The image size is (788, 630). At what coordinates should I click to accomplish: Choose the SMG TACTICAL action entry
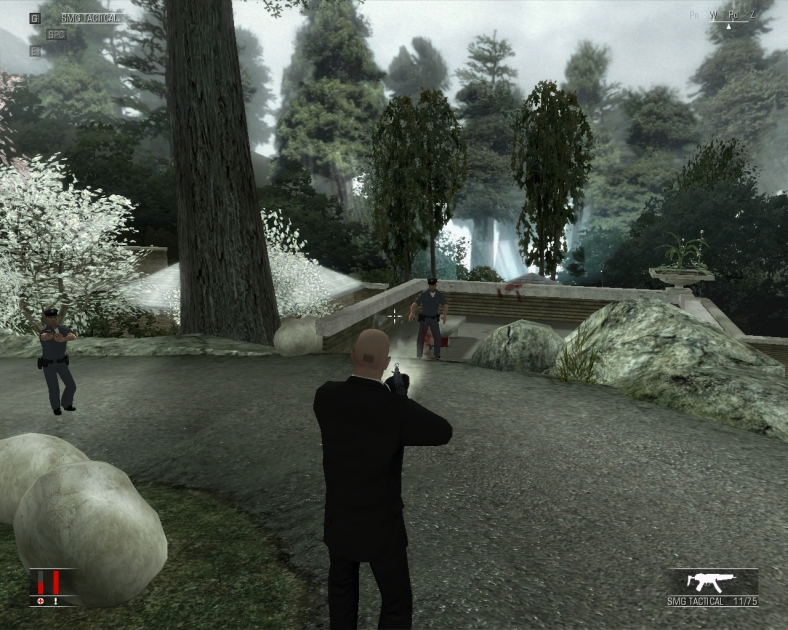pos(88,18)
